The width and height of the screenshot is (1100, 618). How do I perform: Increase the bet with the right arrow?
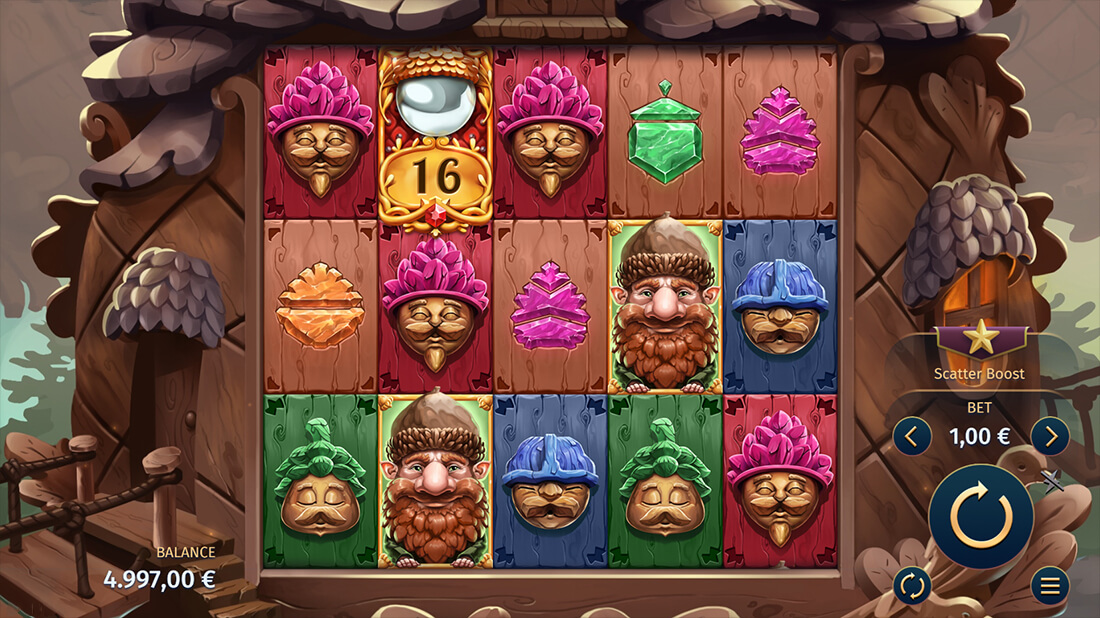tap(1049, 436)
